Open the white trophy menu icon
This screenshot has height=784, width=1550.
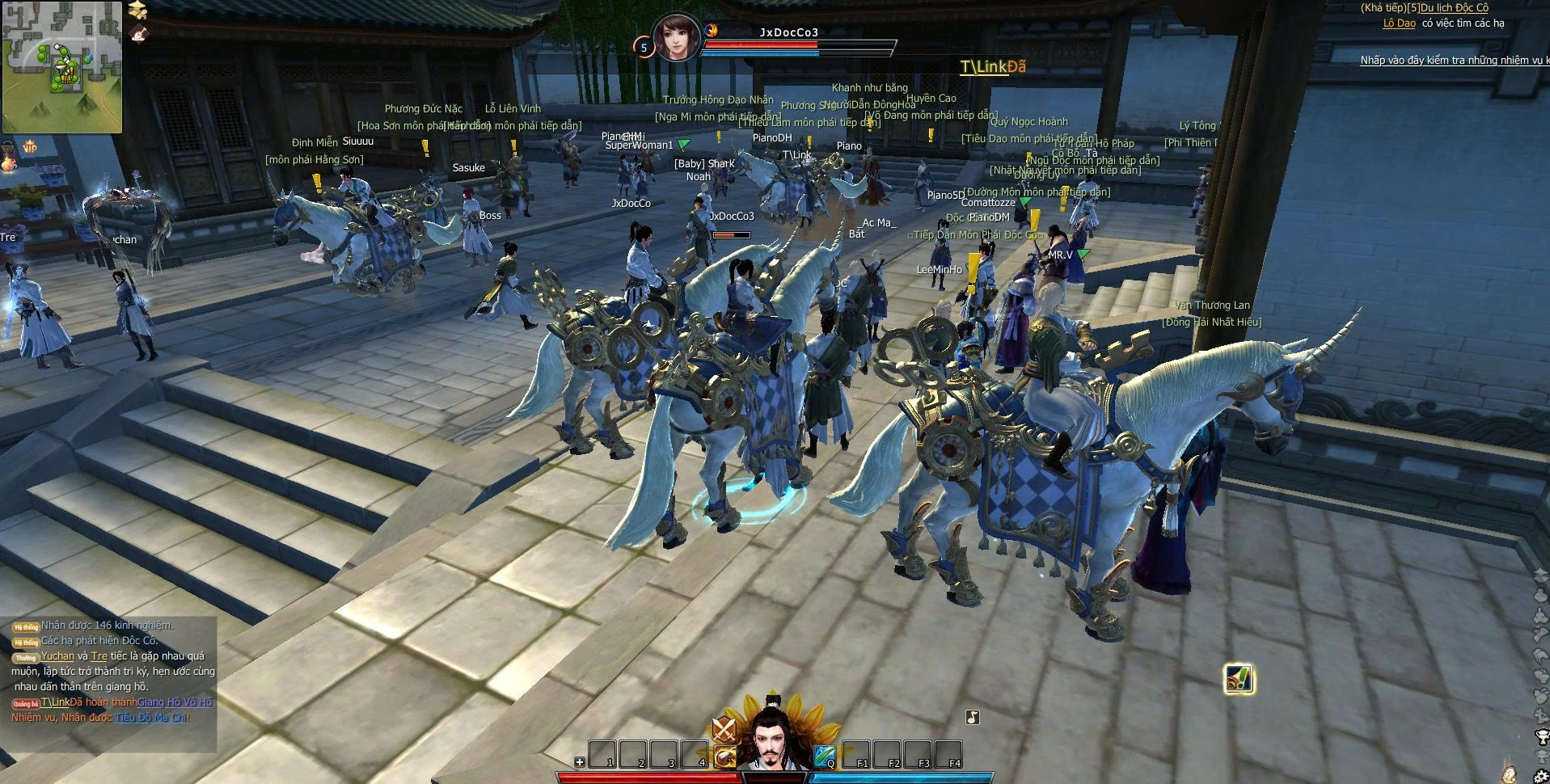pos(1541,736)
